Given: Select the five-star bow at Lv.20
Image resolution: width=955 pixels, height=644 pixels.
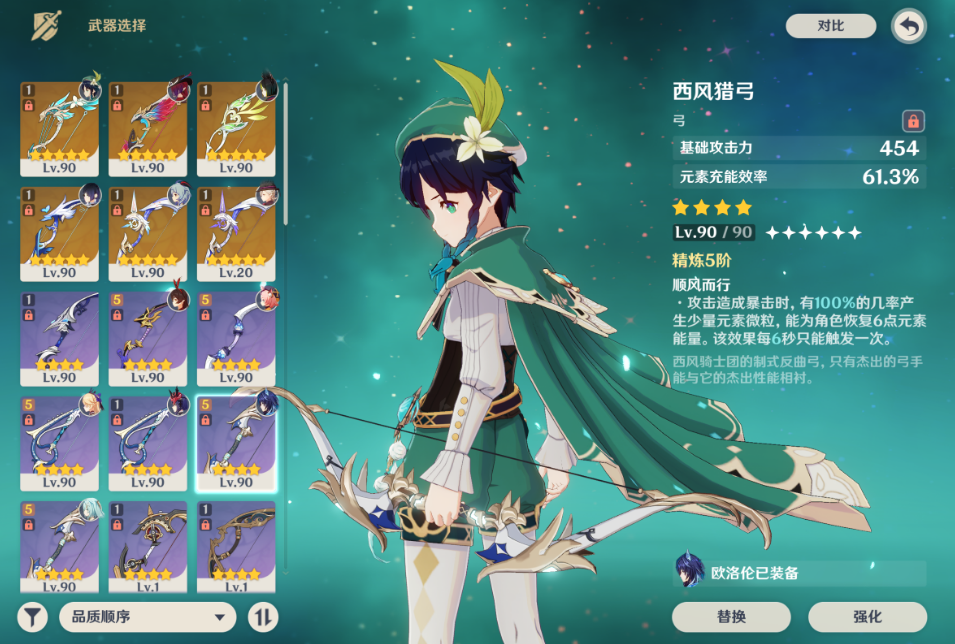Looking at the screenshot, I should 236,233.
